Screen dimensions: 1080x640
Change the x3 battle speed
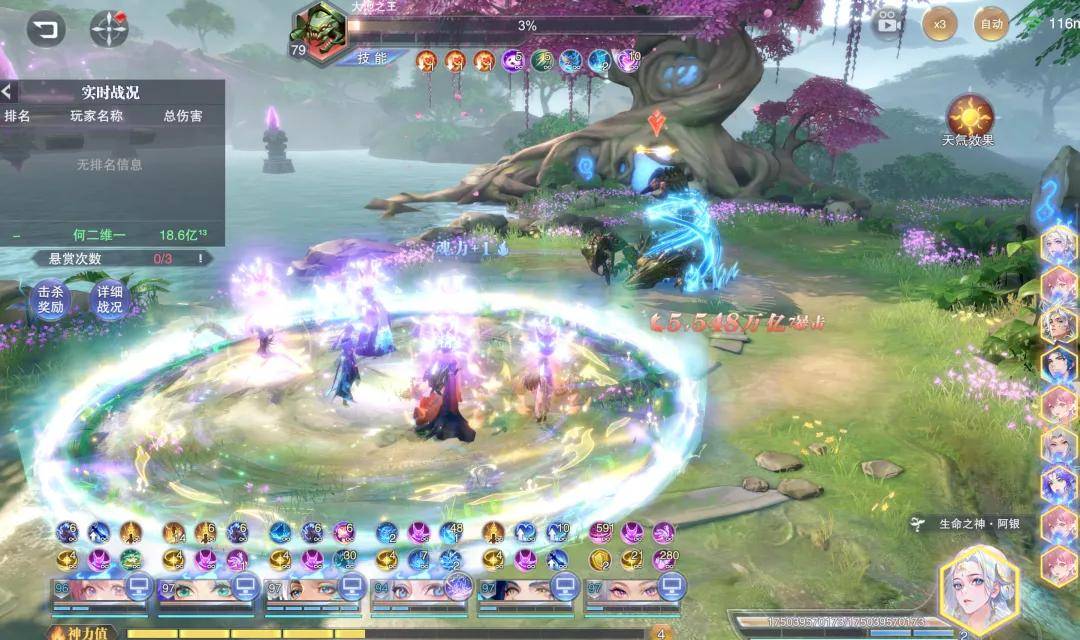click(939, 24)
